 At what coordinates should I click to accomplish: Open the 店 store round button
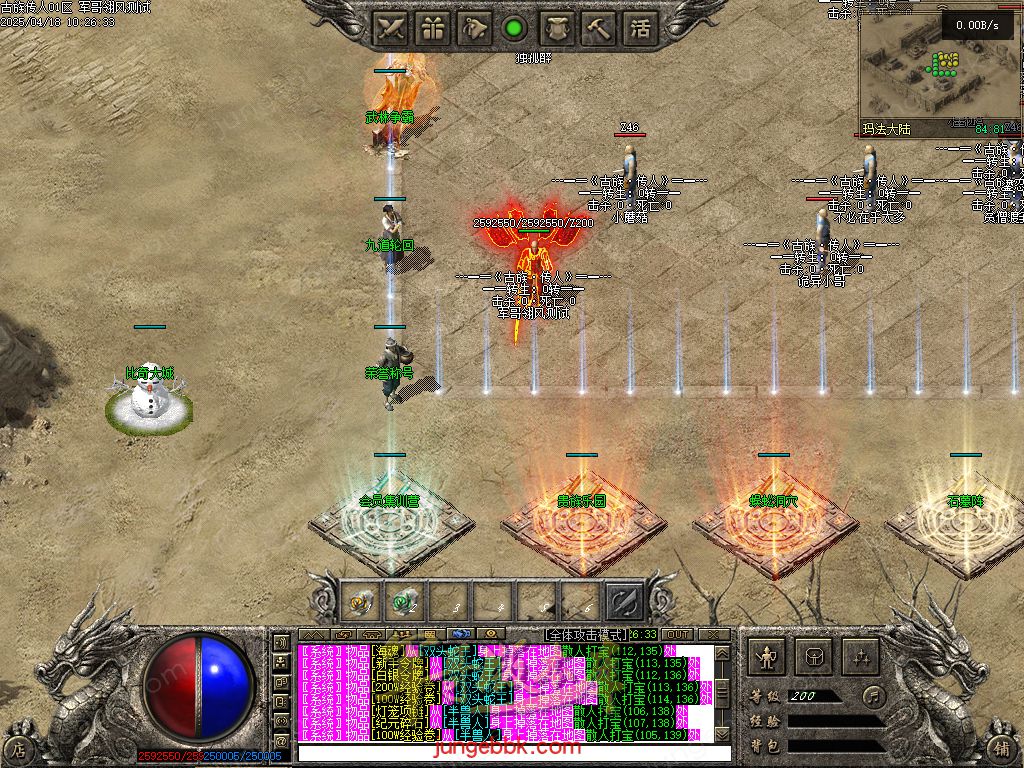tap(18, 747)
